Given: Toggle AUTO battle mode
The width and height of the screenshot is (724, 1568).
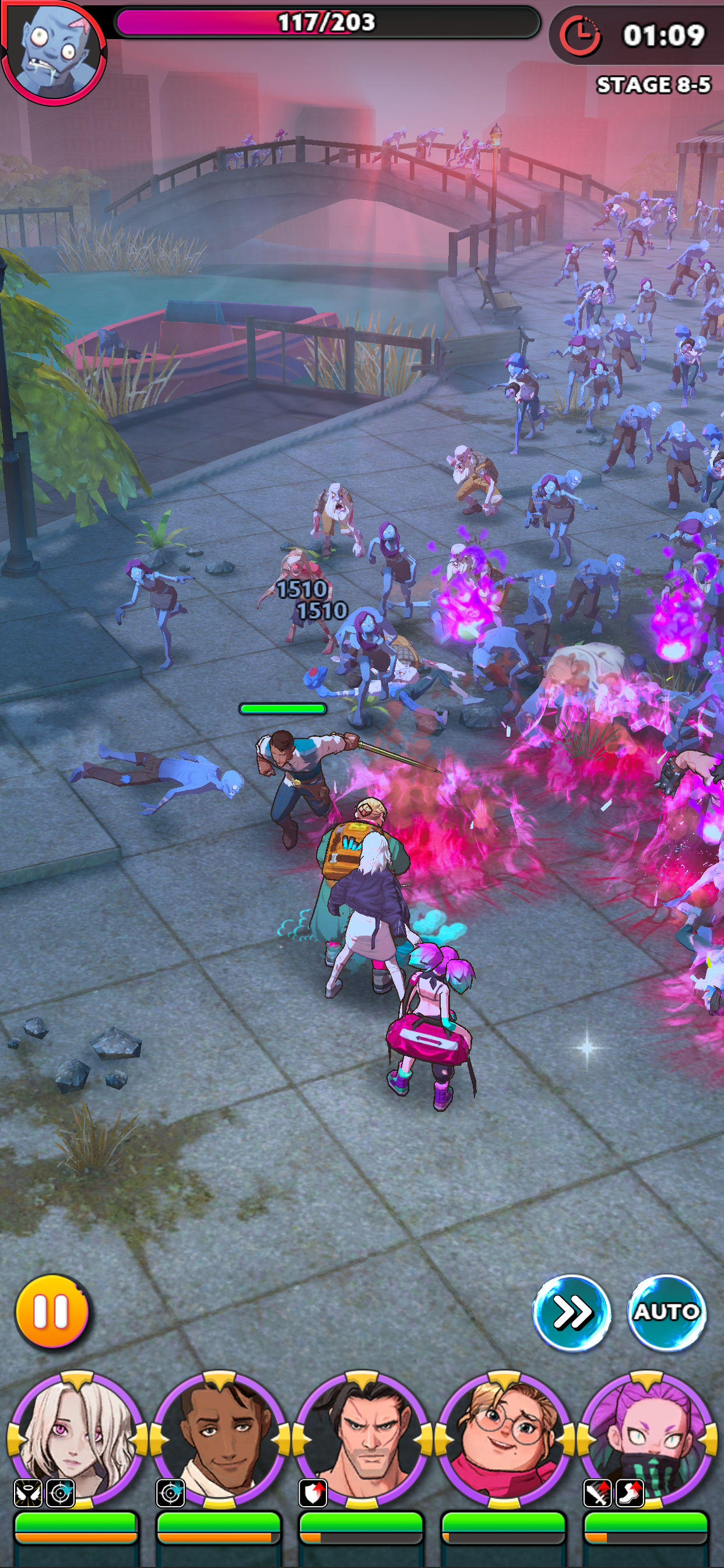Looking at the screenshot, I should (666, 1312).
